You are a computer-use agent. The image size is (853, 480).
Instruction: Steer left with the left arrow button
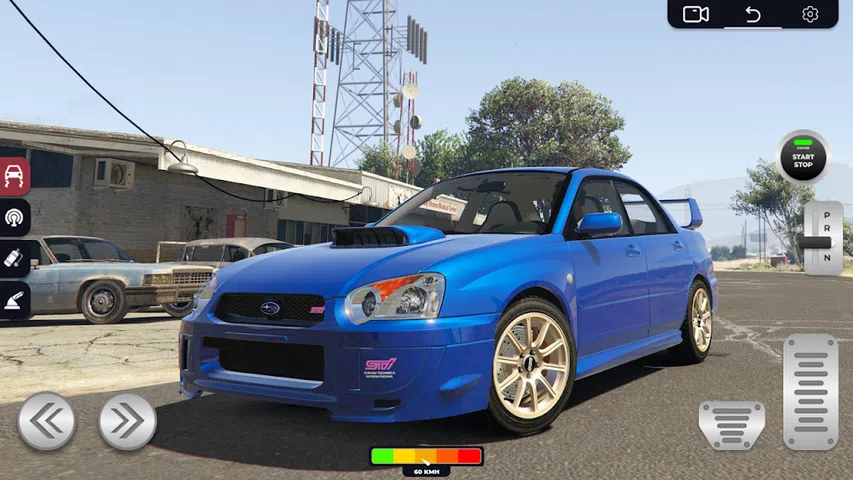46,421
